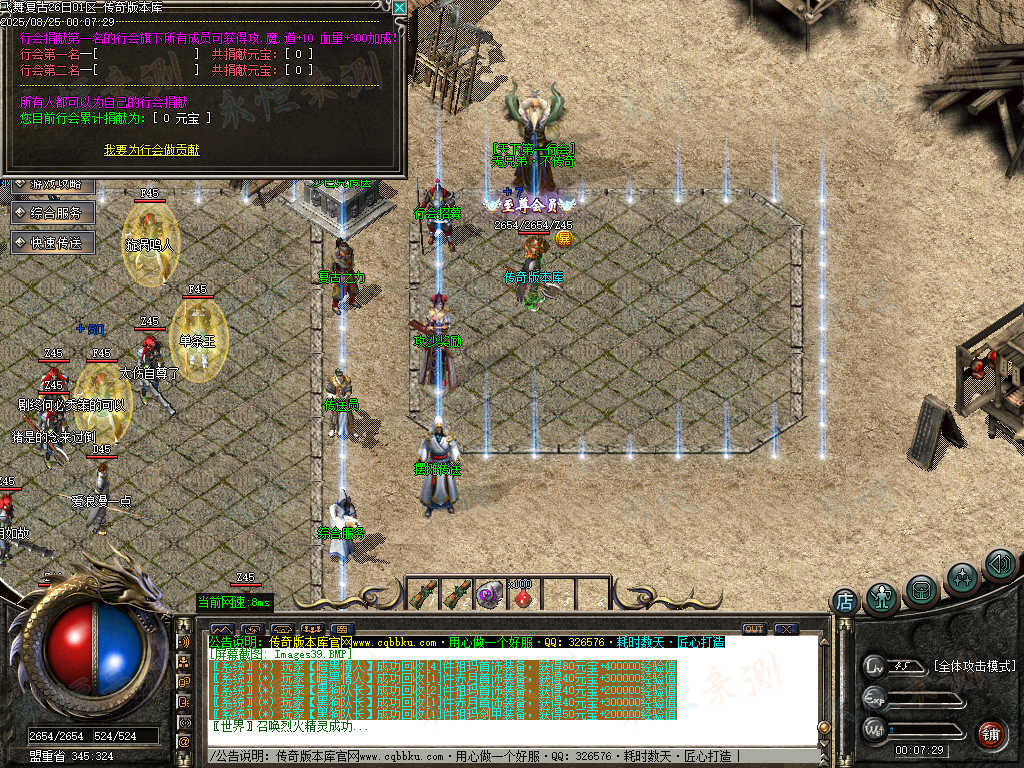Open the 店 shop round button
Screen dimensions: 1024x768
(845, 601)
